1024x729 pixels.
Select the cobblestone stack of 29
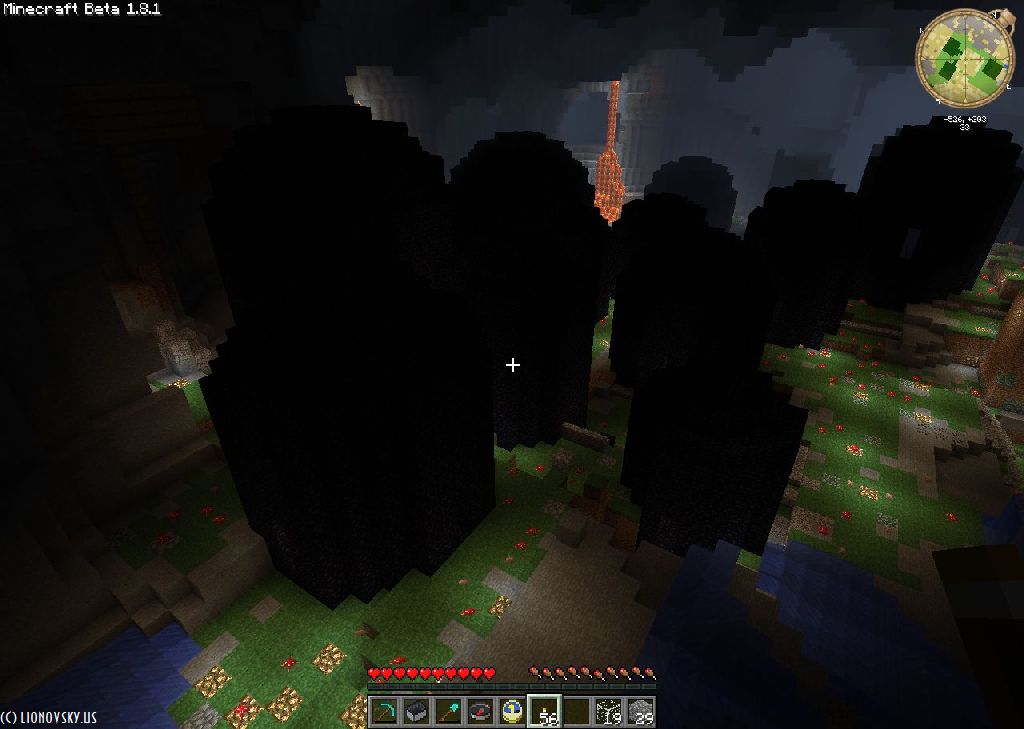(641, 711)
